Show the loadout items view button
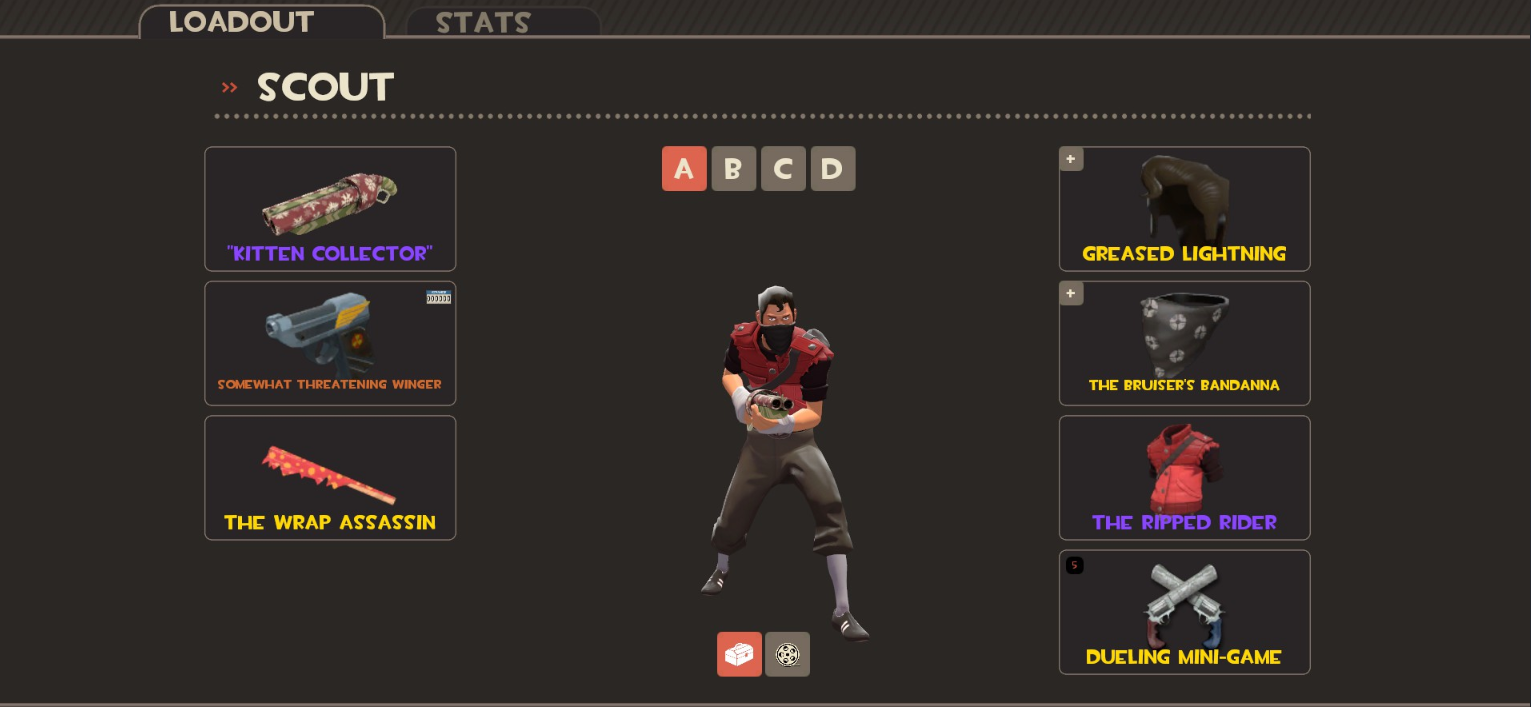This screenshot has width=1531, height=707. coord(739,654)
